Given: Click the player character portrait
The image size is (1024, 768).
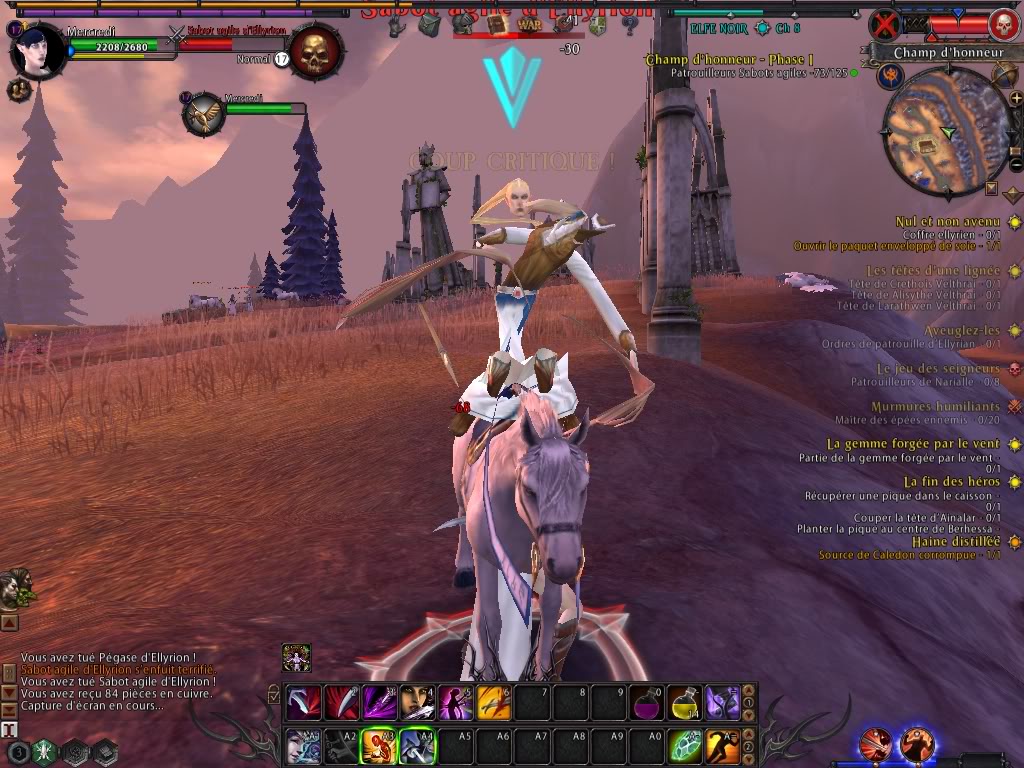Looking at the screenshot, I should pyautogui.click(x=37, y=50).
